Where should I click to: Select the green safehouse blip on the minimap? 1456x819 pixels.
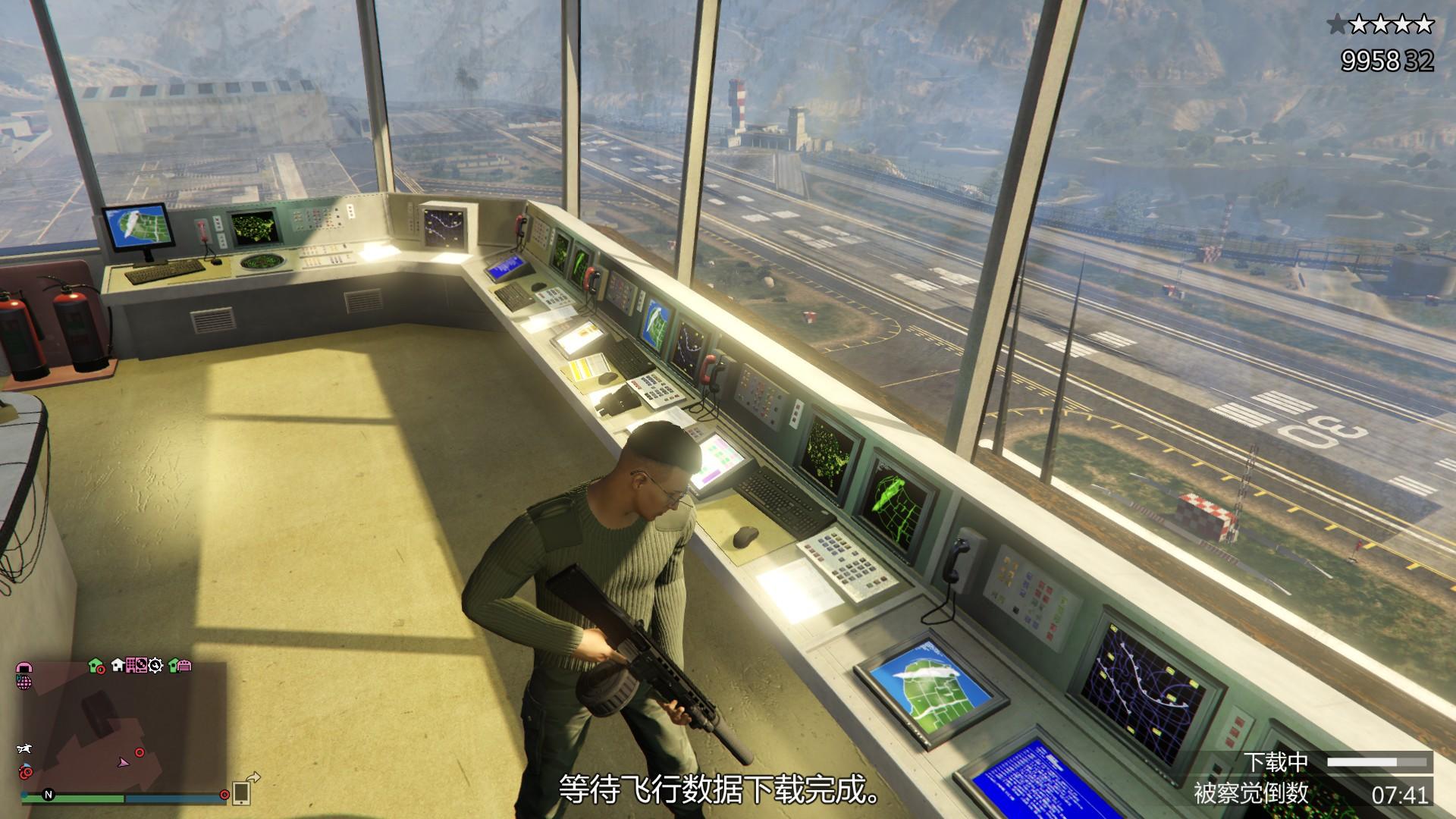click(x=95, y=666)
